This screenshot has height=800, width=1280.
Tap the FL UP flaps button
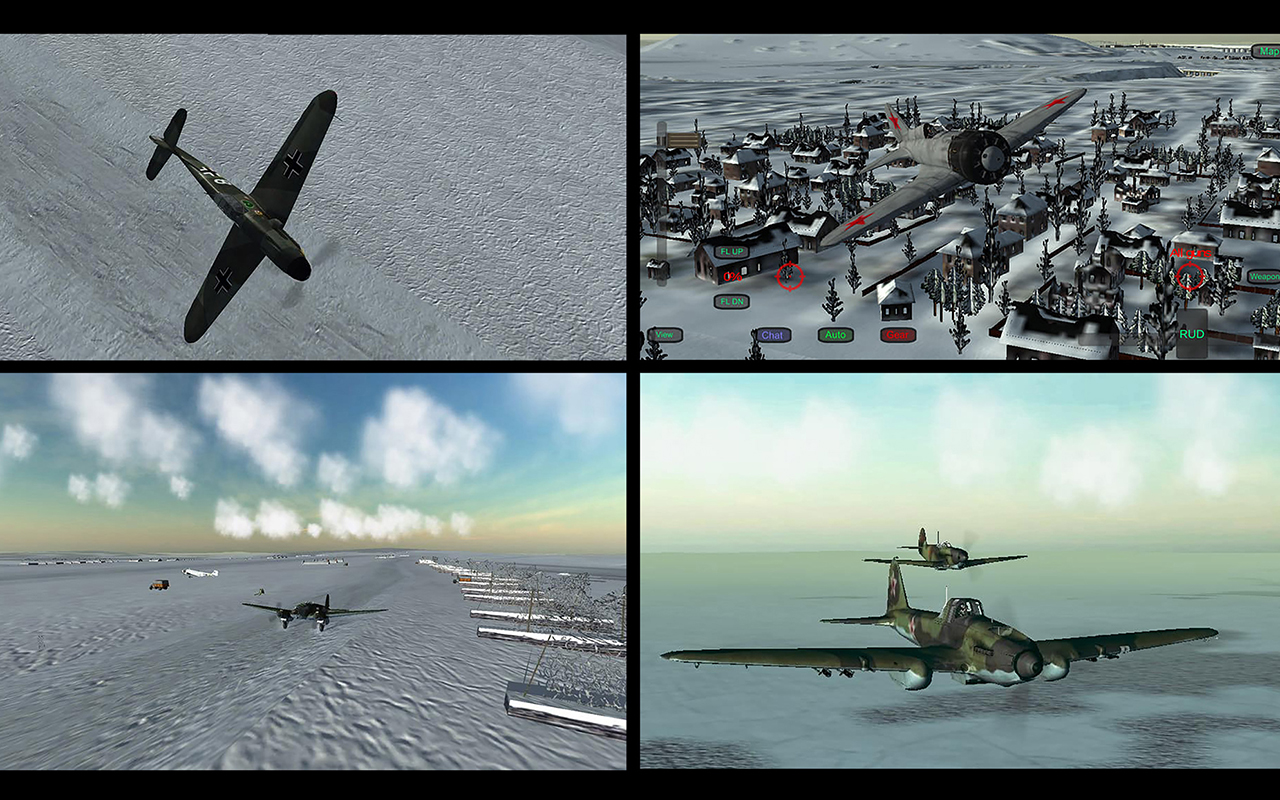coord(732,252)
